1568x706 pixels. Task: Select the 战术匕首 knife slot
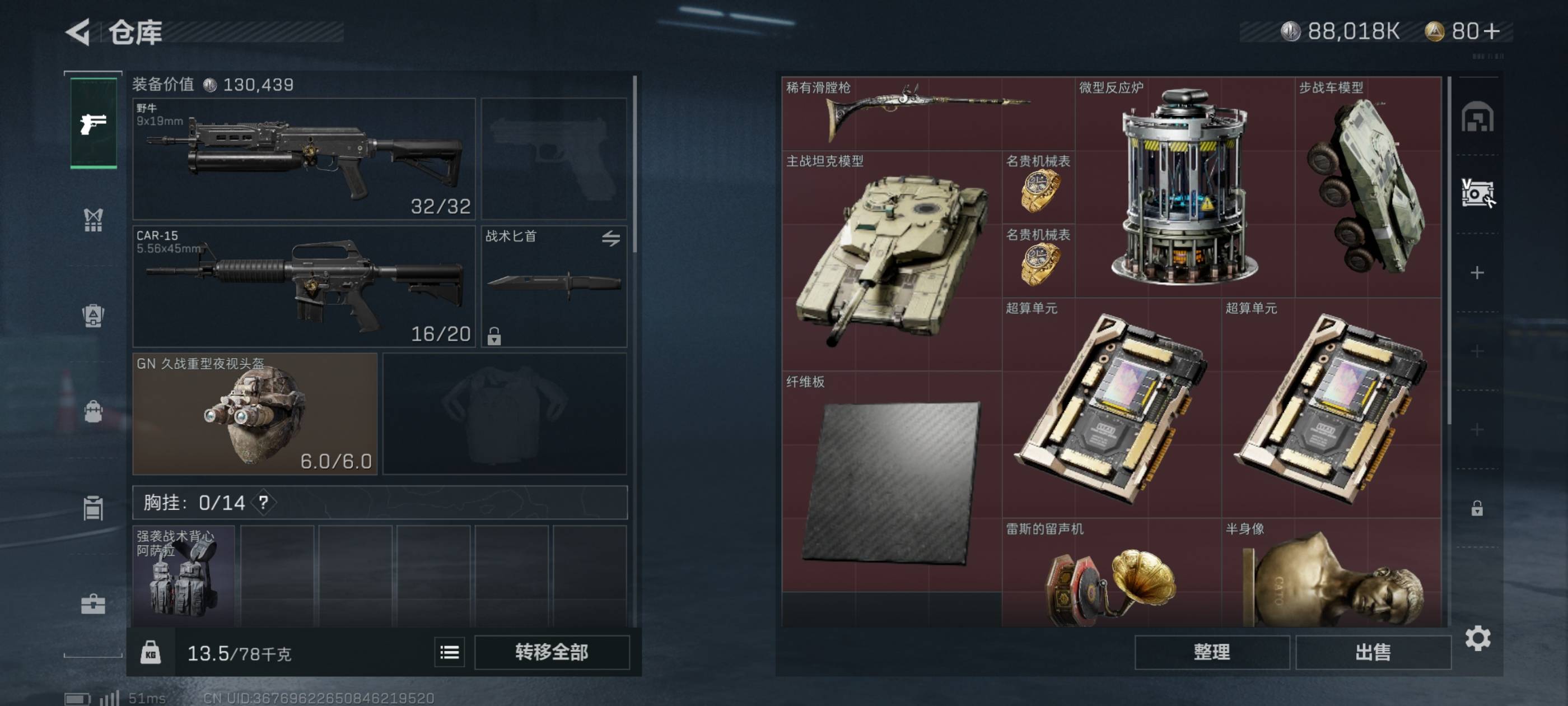coord(553,286)
